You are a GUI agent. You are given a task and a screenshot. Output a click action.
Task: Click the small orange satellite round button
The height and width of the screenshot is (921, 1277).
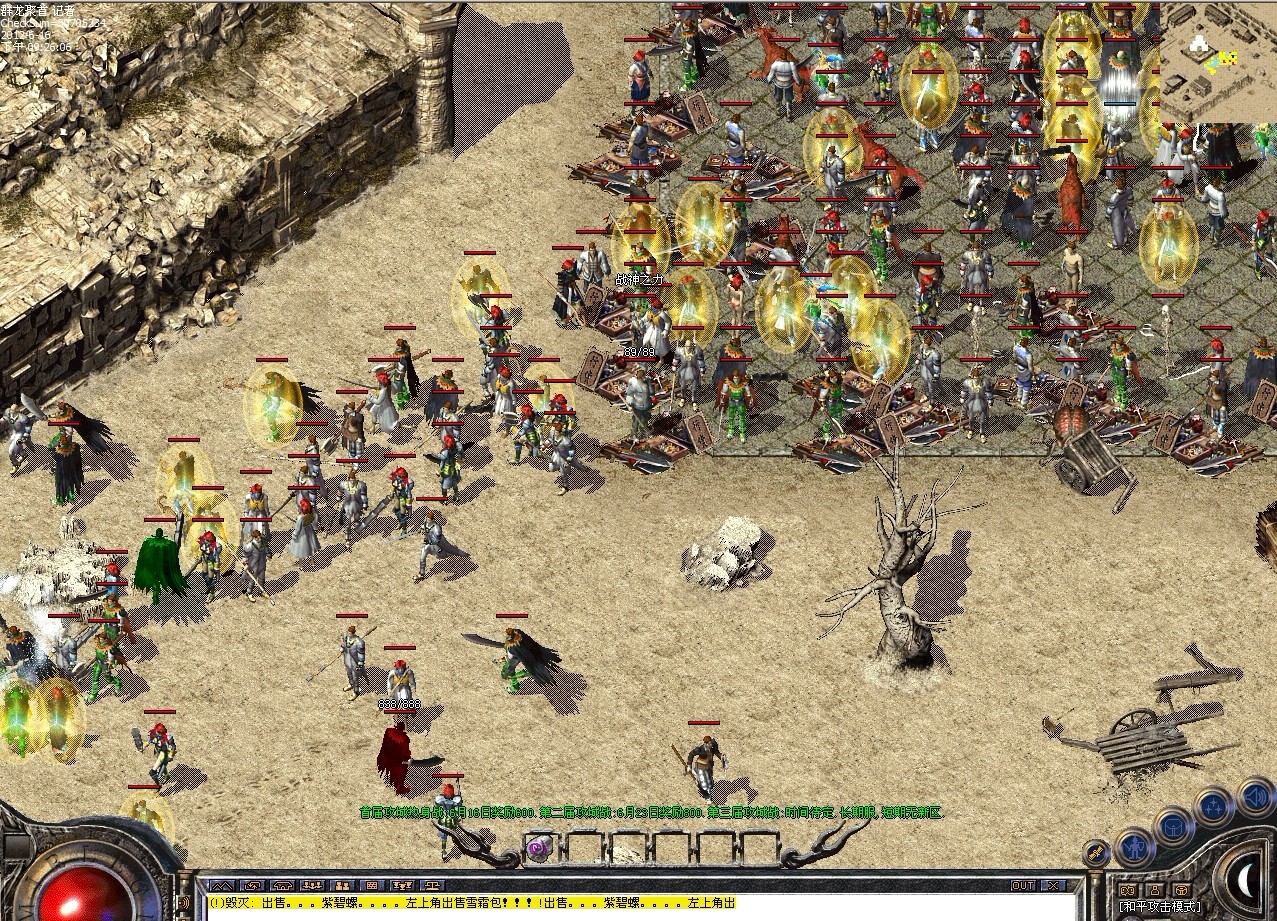pyautogui.click(x=1096, y=853)
